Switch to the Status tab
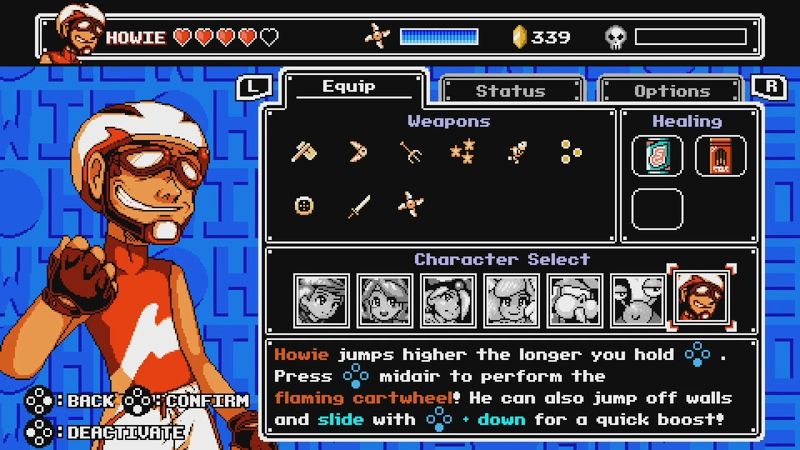800x450 pixels. coord(510,90)
